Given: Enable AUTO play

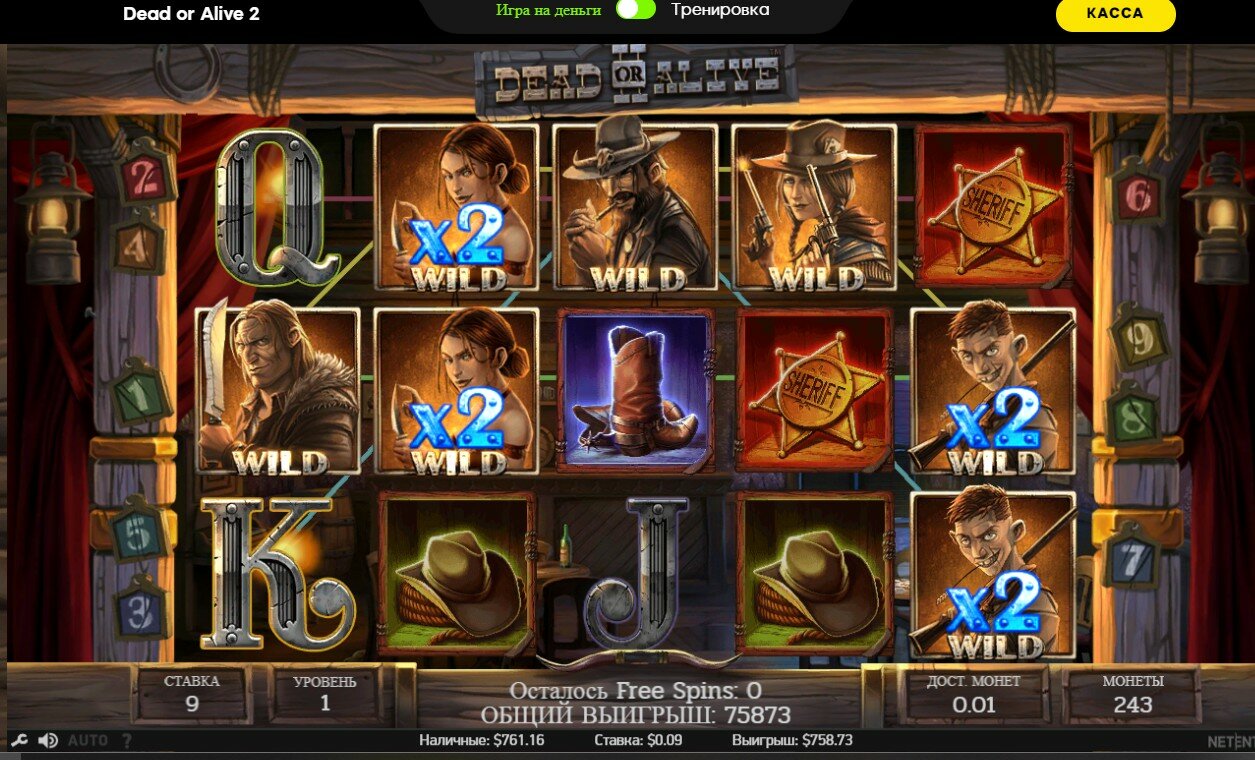Looking at the screenshot, I should (88, 741).
